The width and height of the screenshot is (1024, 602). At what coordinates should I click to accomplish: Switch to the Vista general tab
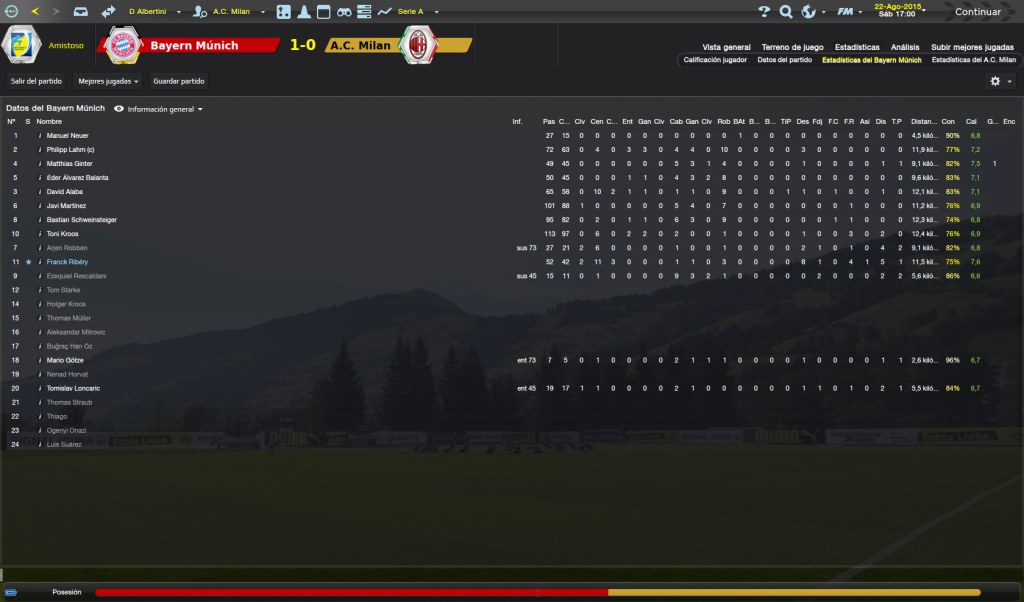pos(726,47)
